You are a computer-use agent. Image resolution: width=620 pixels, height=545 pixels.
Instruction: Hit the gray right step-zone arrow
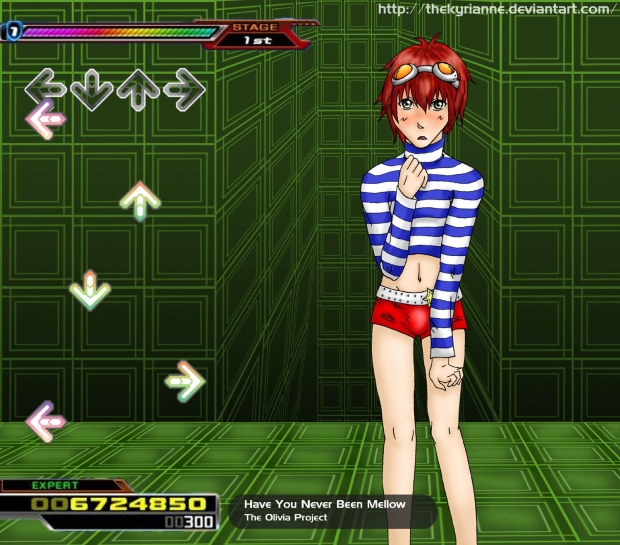point(185,90)
